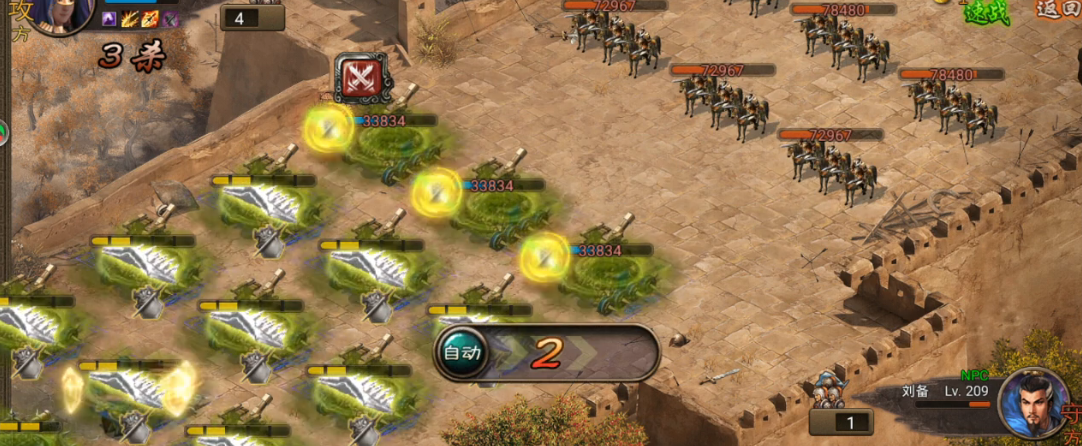The height and width of the screenshot is (446, 1082).
Task: Check the orange arrow-strike skill icon
Action: click(150, 19)
